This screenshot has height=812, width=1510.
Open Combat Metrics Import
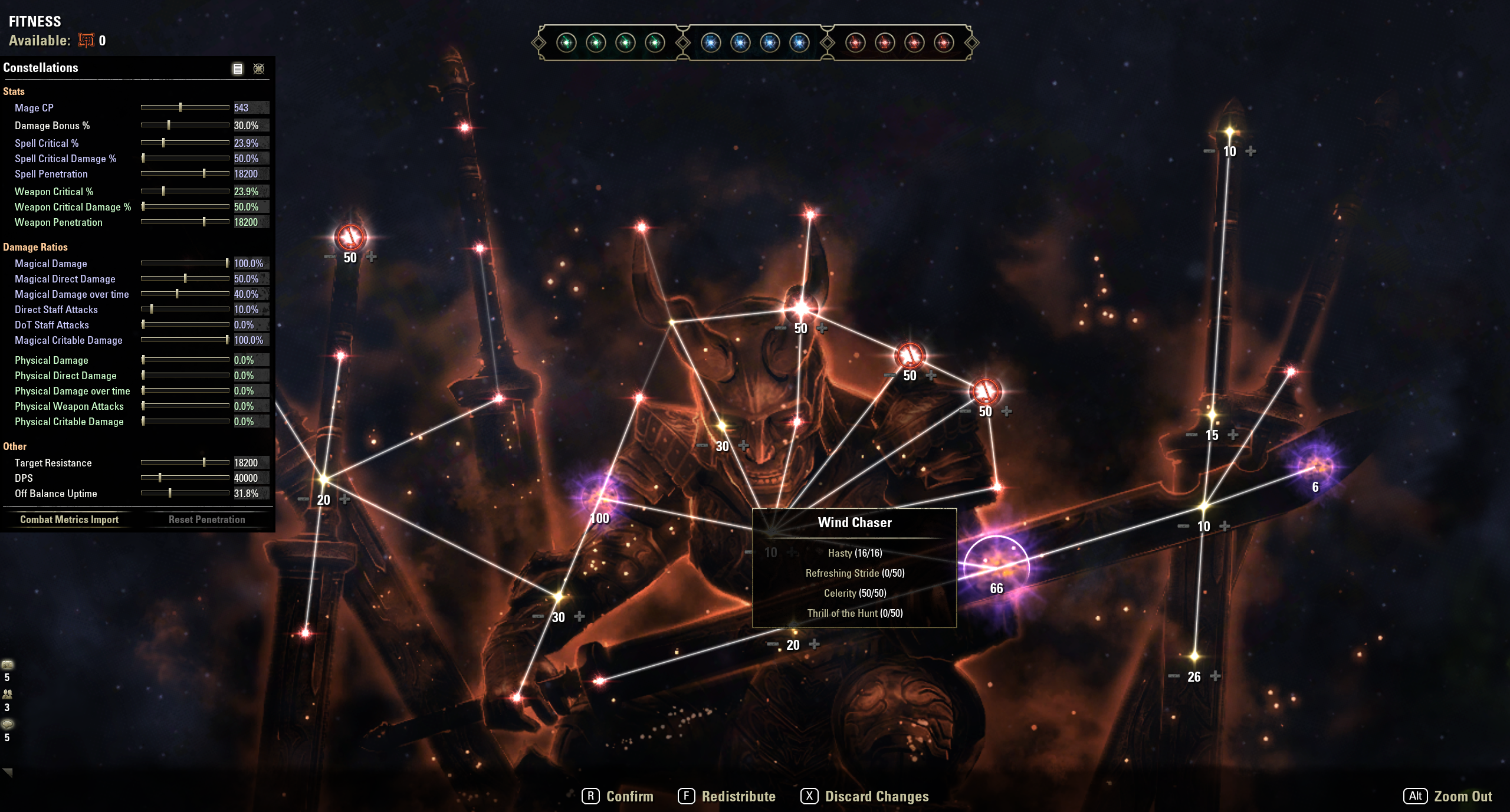pyautogui.click(x=69, y=520)
